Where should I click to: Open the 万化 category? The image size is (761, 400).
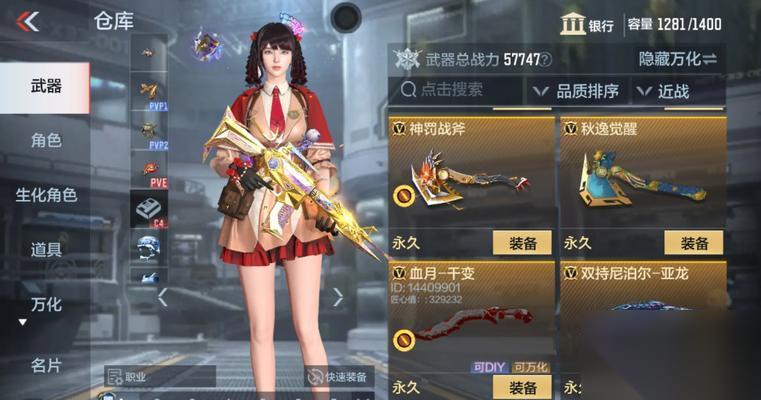click(x=45, y=304)
